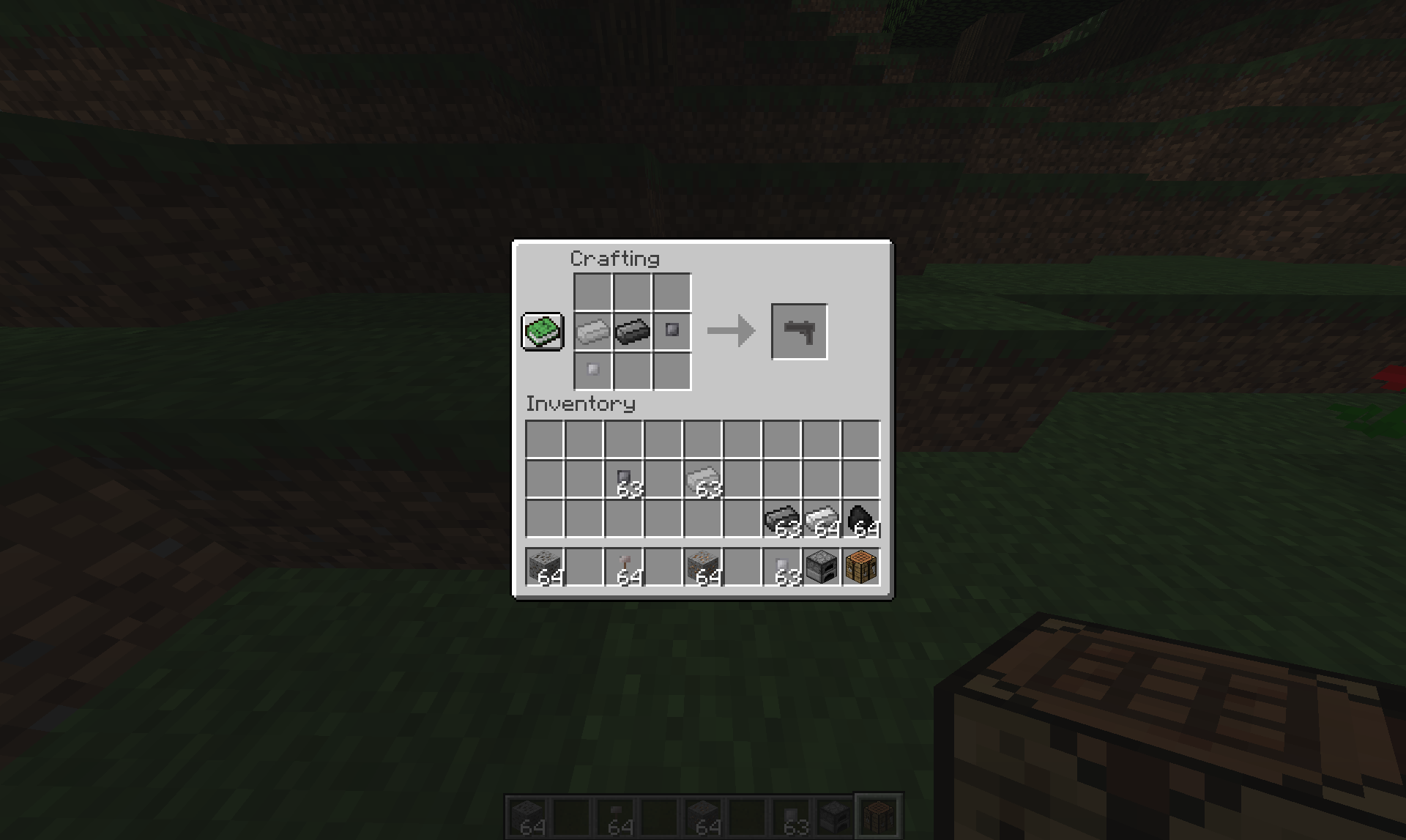Pick up the steel ingot in the crafting grid
Image resolution: width=1406 pixels, height=840 pixels.
[x=632, y=330]
